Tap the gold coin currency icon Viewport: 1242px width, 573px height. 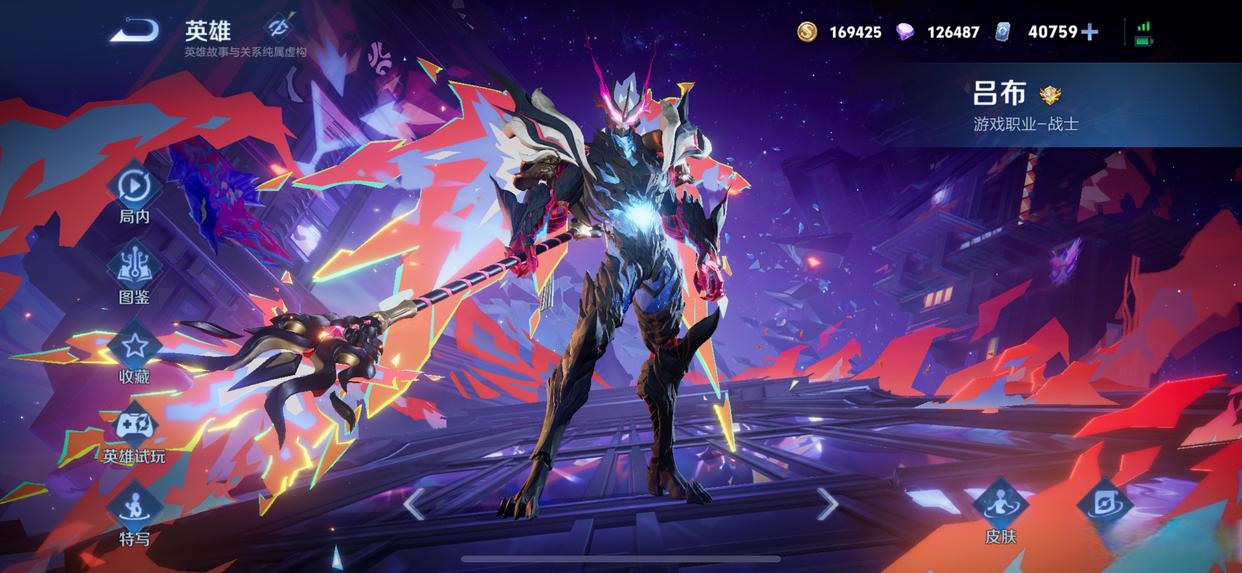pyautogui.click(x=807, y=32)
